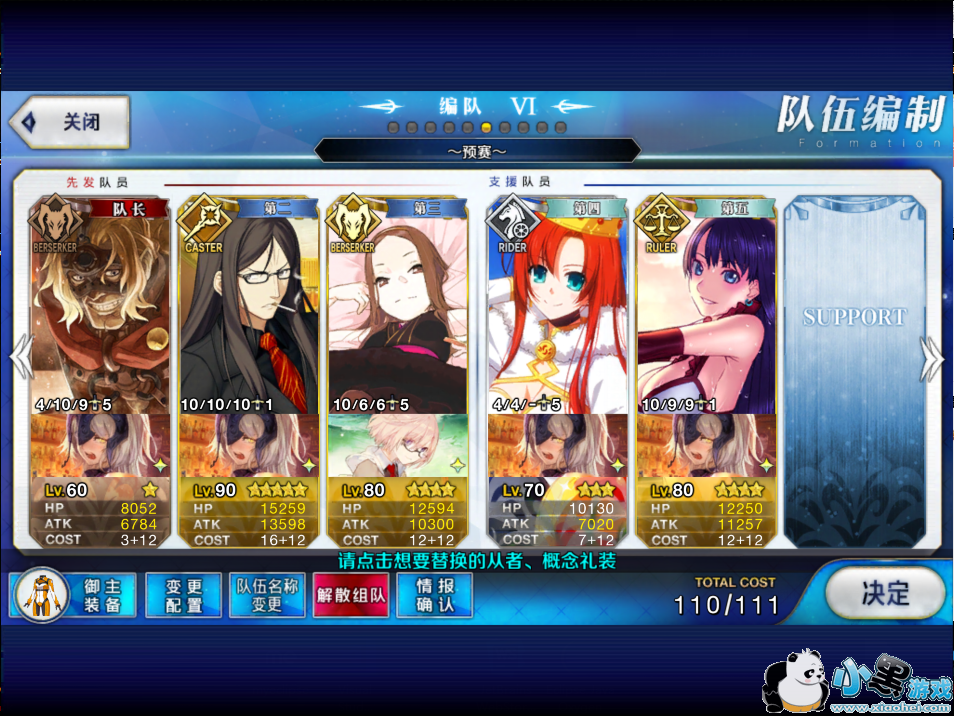Viewport: 954px width, 716px height.
Task: Click the 变更配置 button
Action: pos(183,596)
